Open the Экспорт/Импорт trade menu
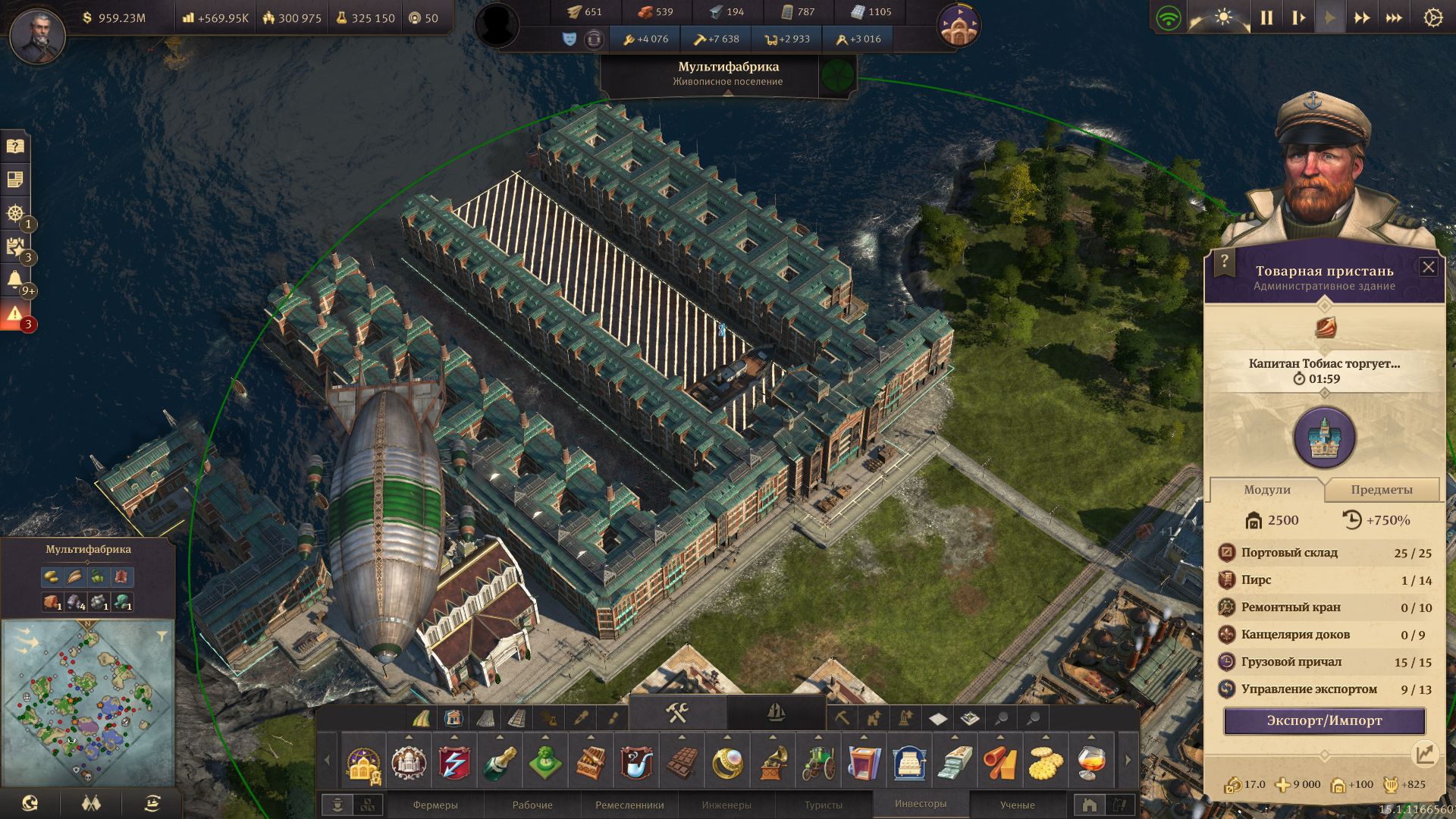The width and height of the screenshot is (1456, 819). pyautogui.click(x=1324, y=720)
